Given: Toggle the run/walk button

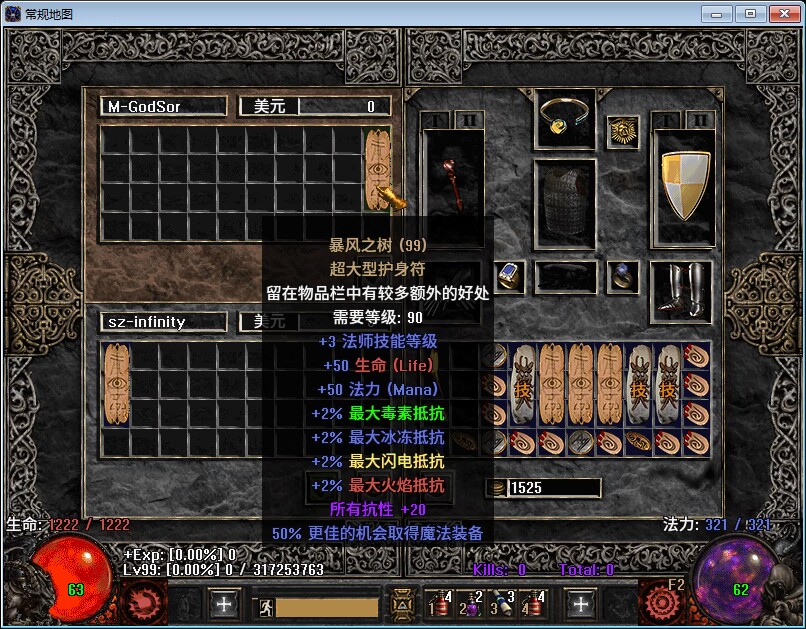Looking at the screenshot, I should pos(266,605).
